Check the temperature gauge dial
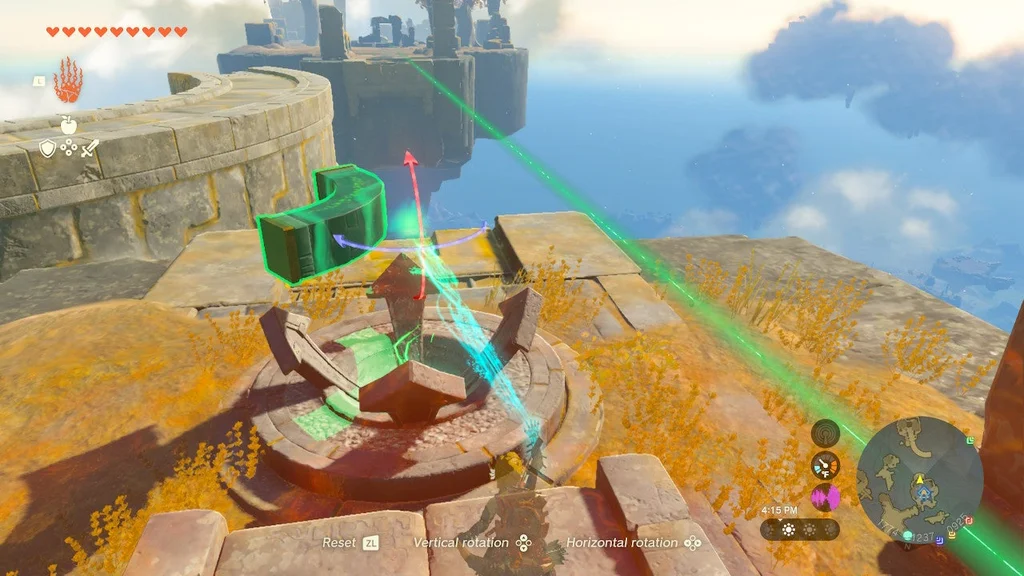Screen dimensions: 1024x576 click(x=825, y=465)
